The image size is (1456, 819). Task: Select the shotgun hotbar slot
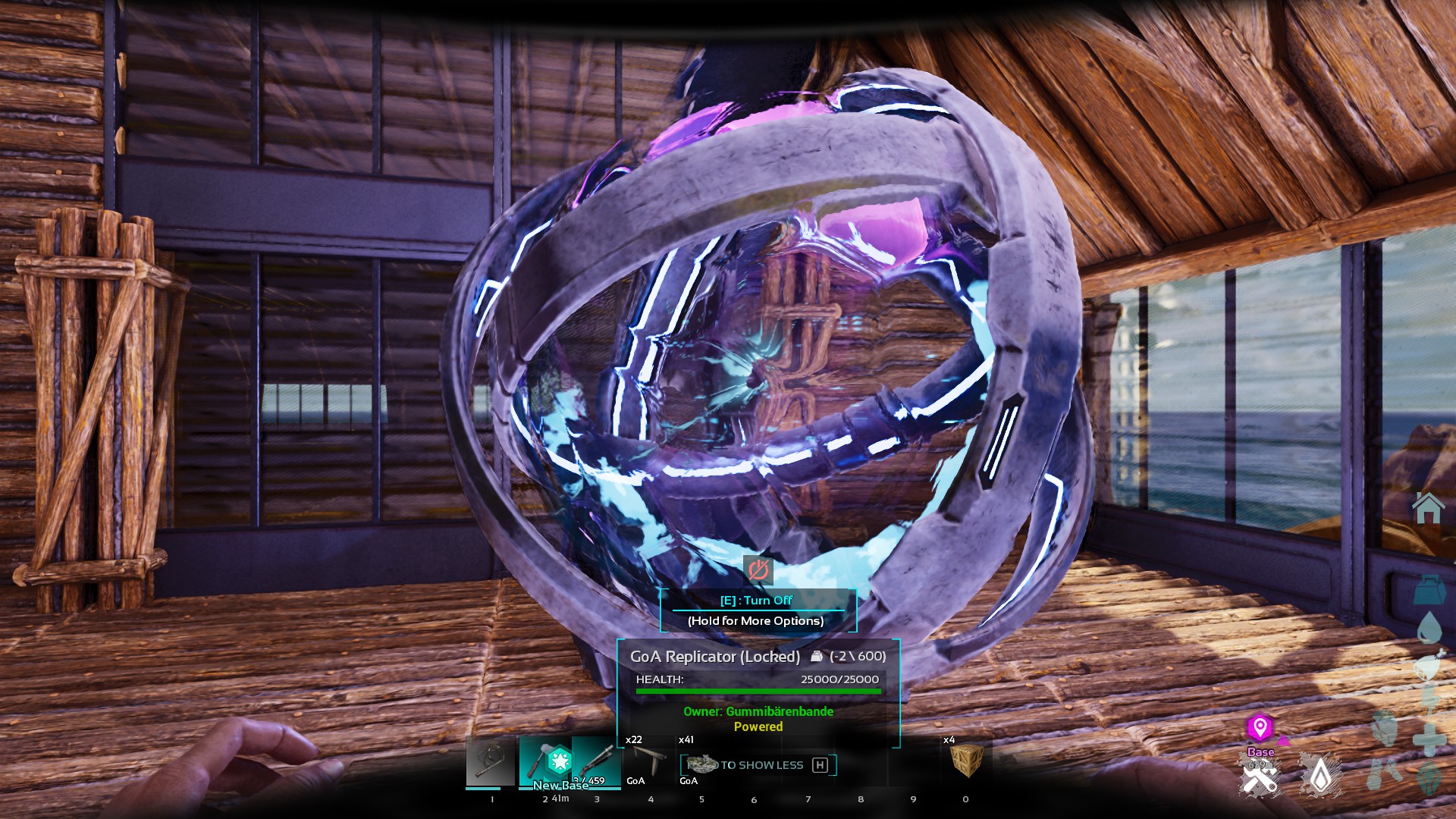[x=597, y=761]
